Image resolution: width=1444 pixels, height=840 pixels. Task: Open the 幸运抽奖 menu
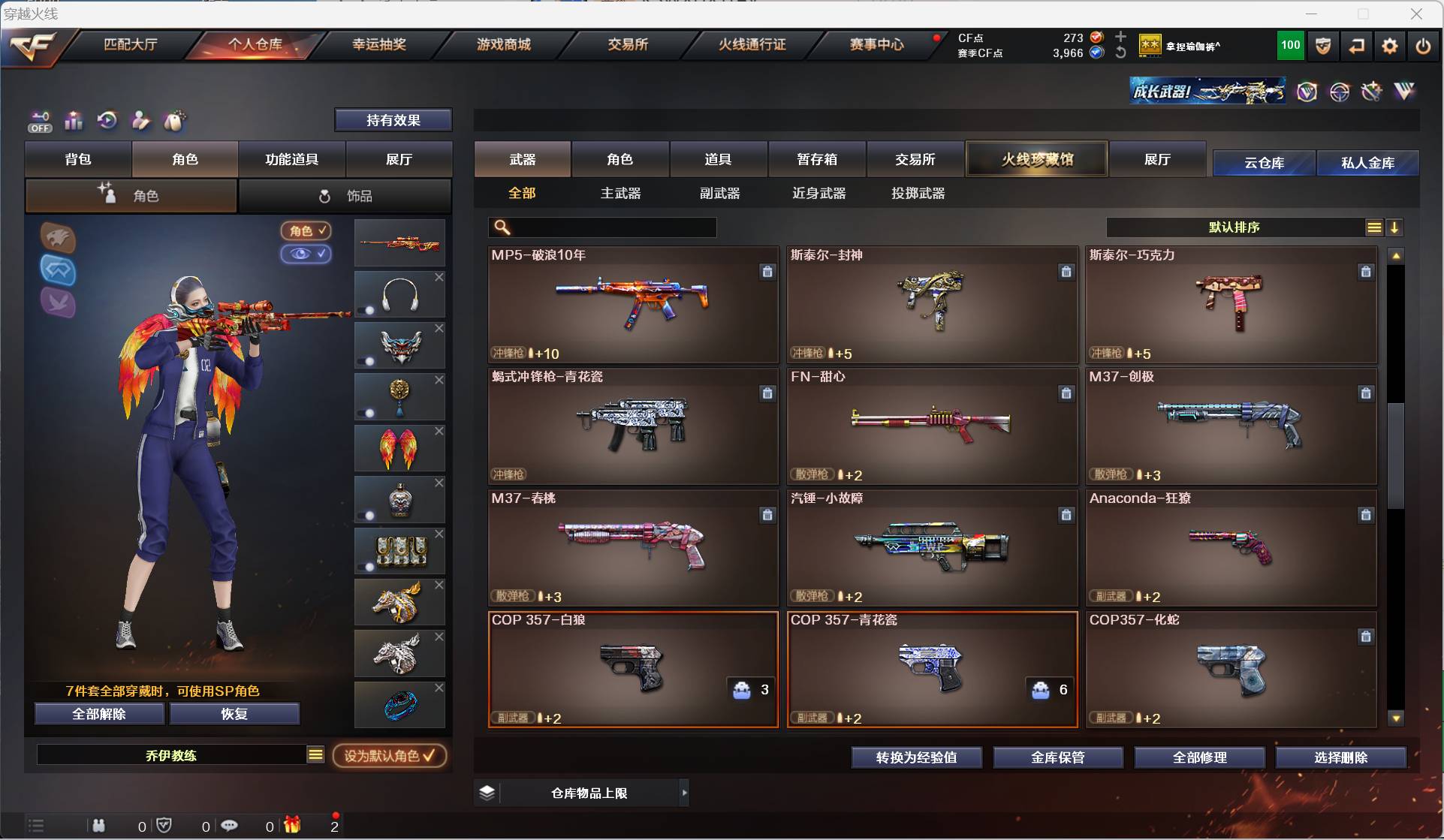coord(378,44)
